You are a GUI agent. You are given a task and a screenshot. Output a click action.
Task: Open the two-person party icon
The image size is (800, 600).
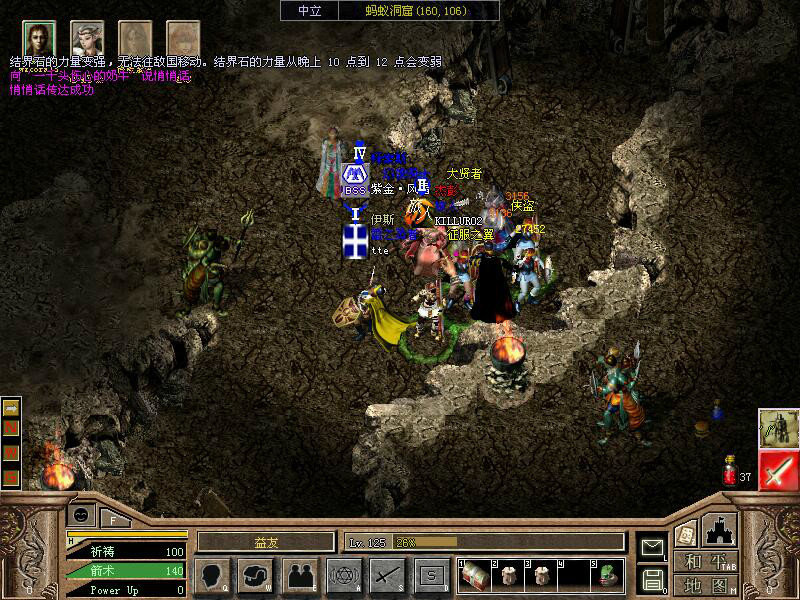[x=298, y=574]
